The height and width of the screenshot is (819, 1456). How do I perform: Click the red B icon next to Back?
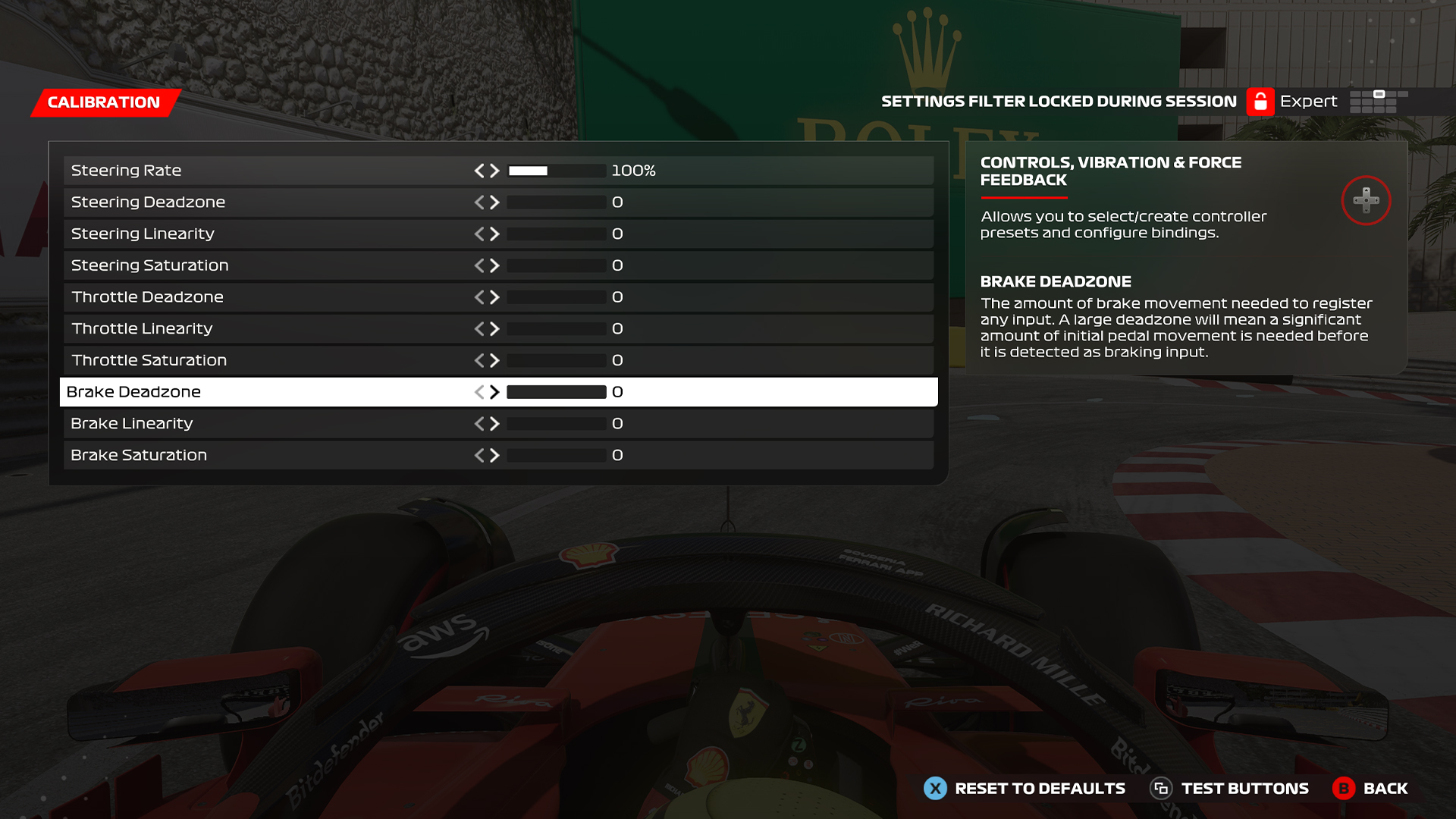click(1345, 789)
